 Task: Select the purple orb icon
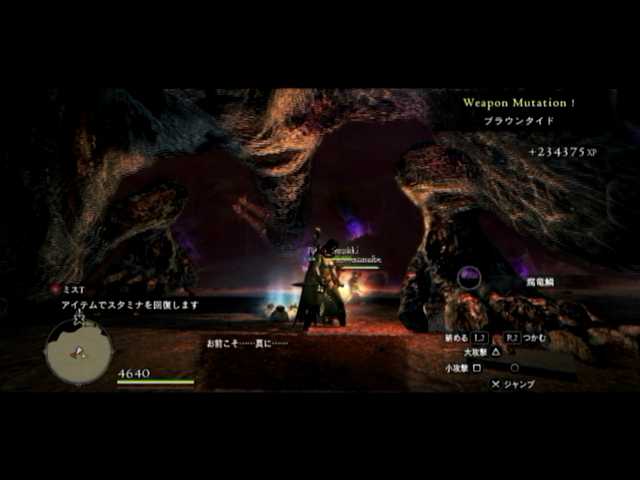[469, 277]
